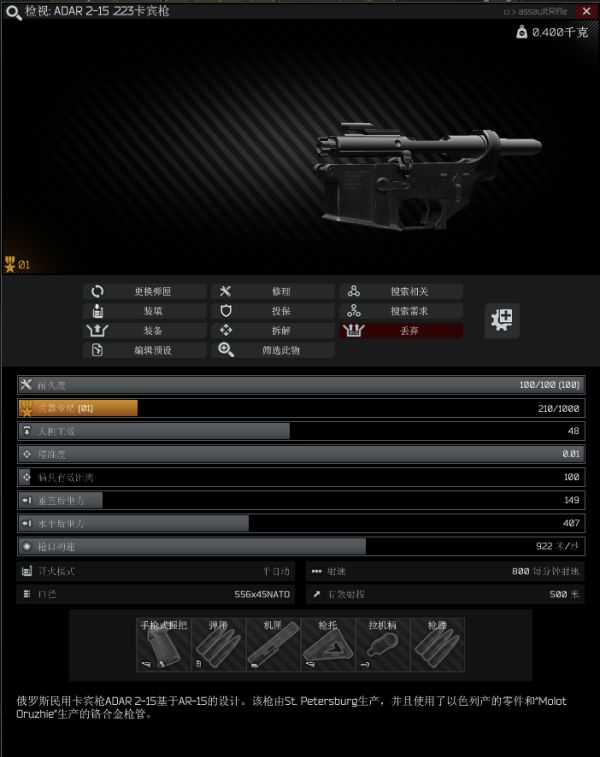Select the 枪托 (stock) mod slot

tap(328, 645)
